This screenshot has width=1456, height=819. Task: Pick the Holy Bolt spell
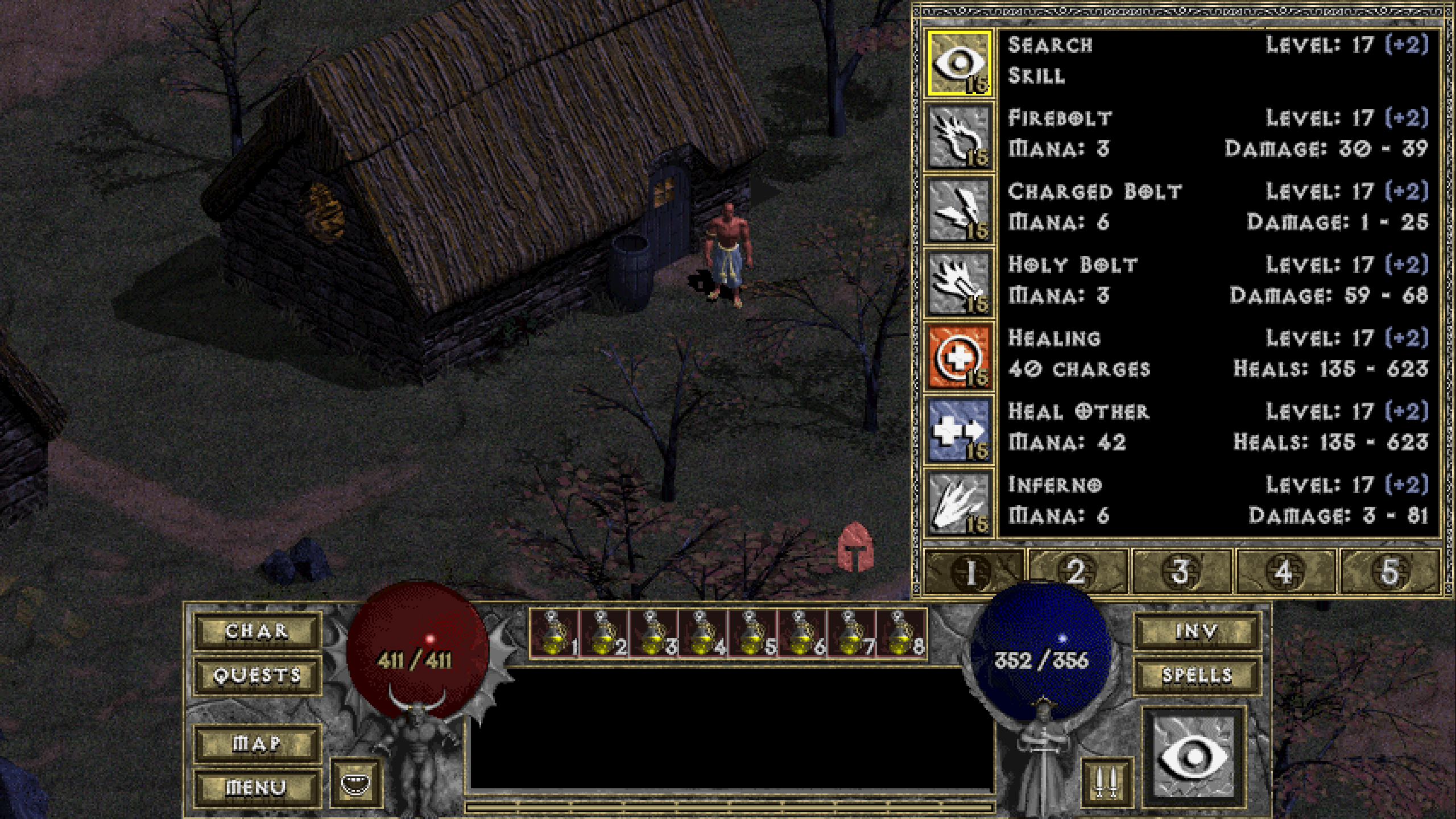click(959, 283)
